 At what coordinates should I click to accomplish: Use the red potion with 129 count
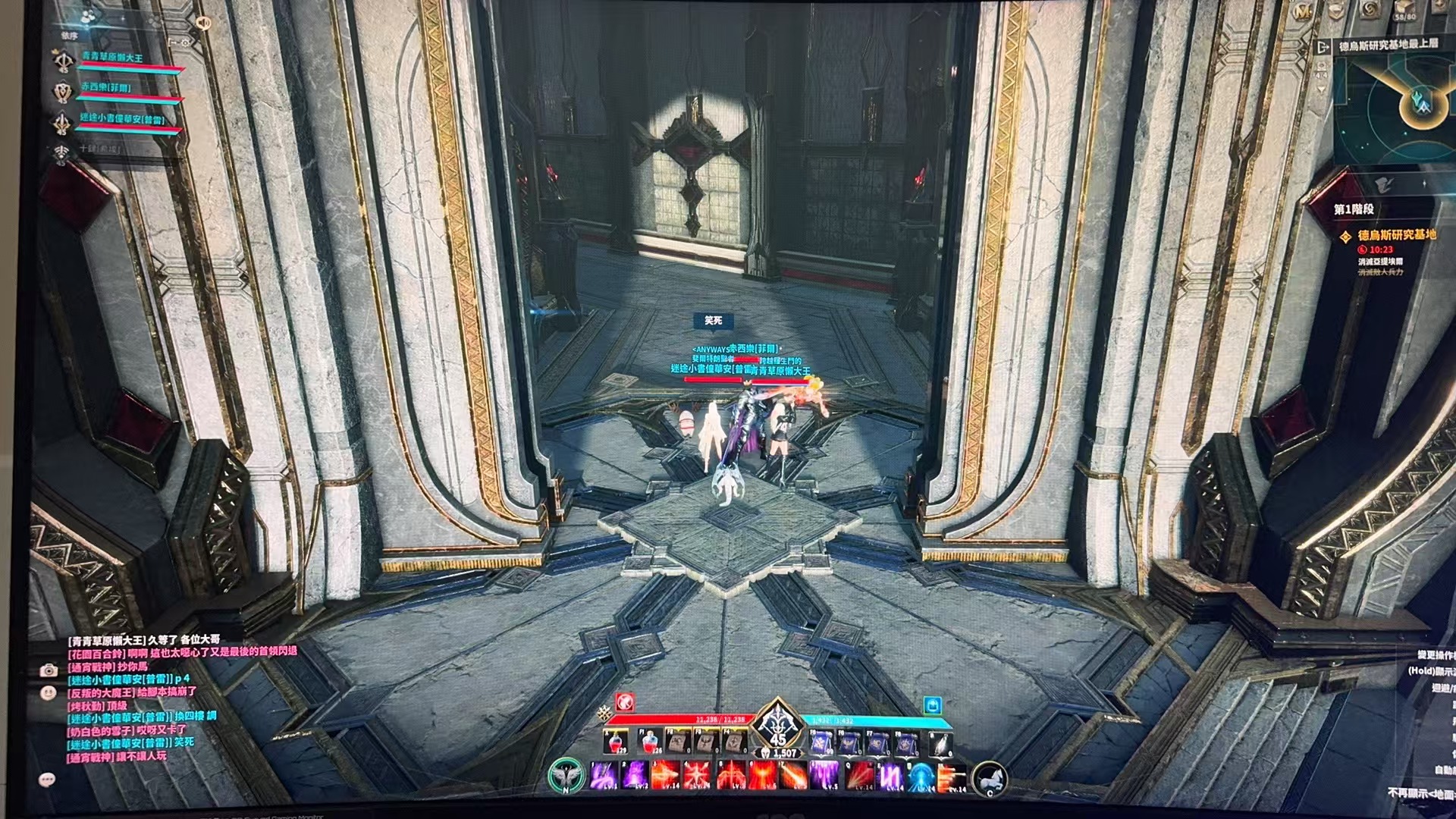[616, 742]
